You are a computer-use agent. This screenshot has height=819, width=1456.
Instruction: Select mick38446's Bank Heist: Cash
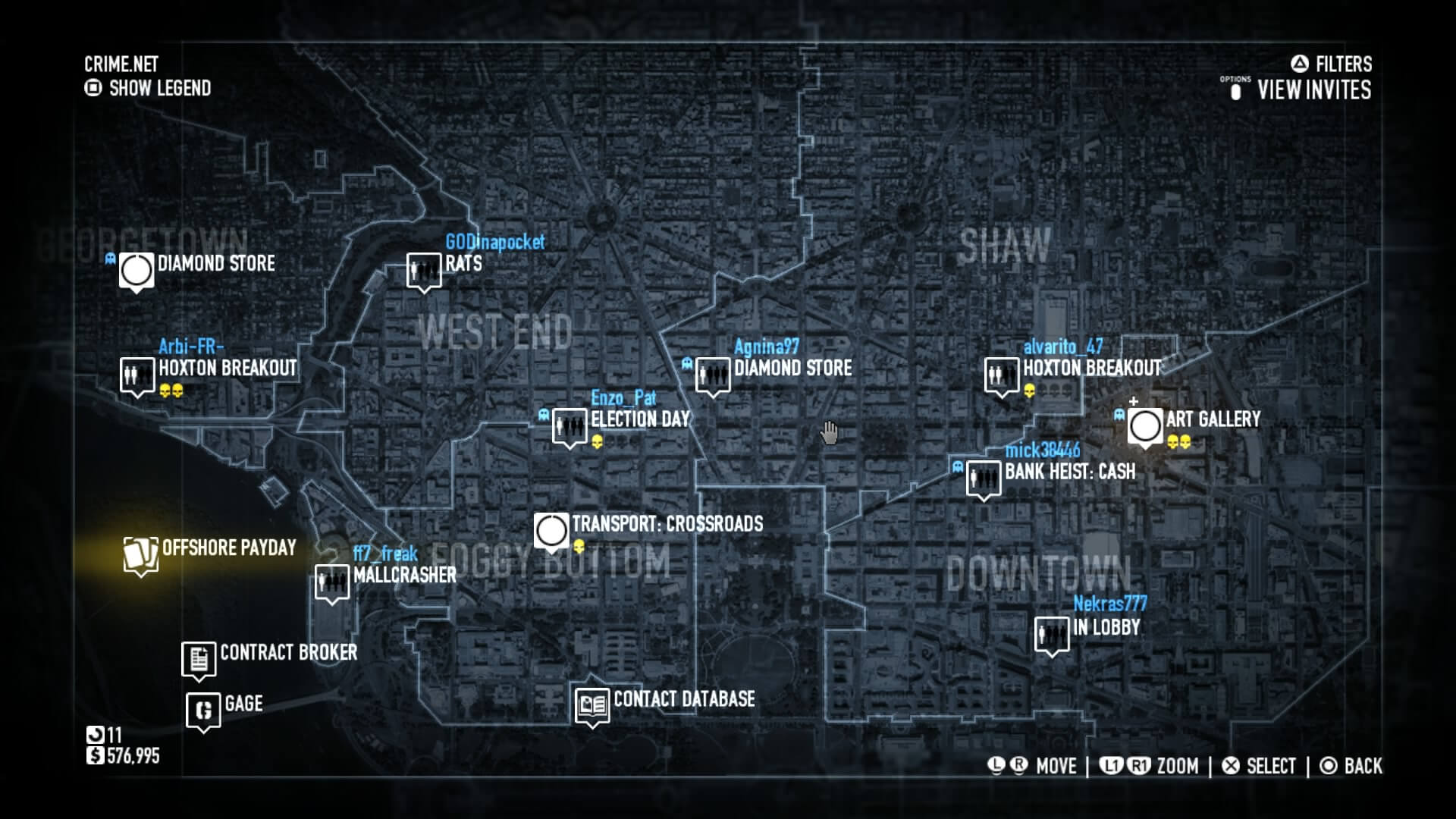[984, 479]
